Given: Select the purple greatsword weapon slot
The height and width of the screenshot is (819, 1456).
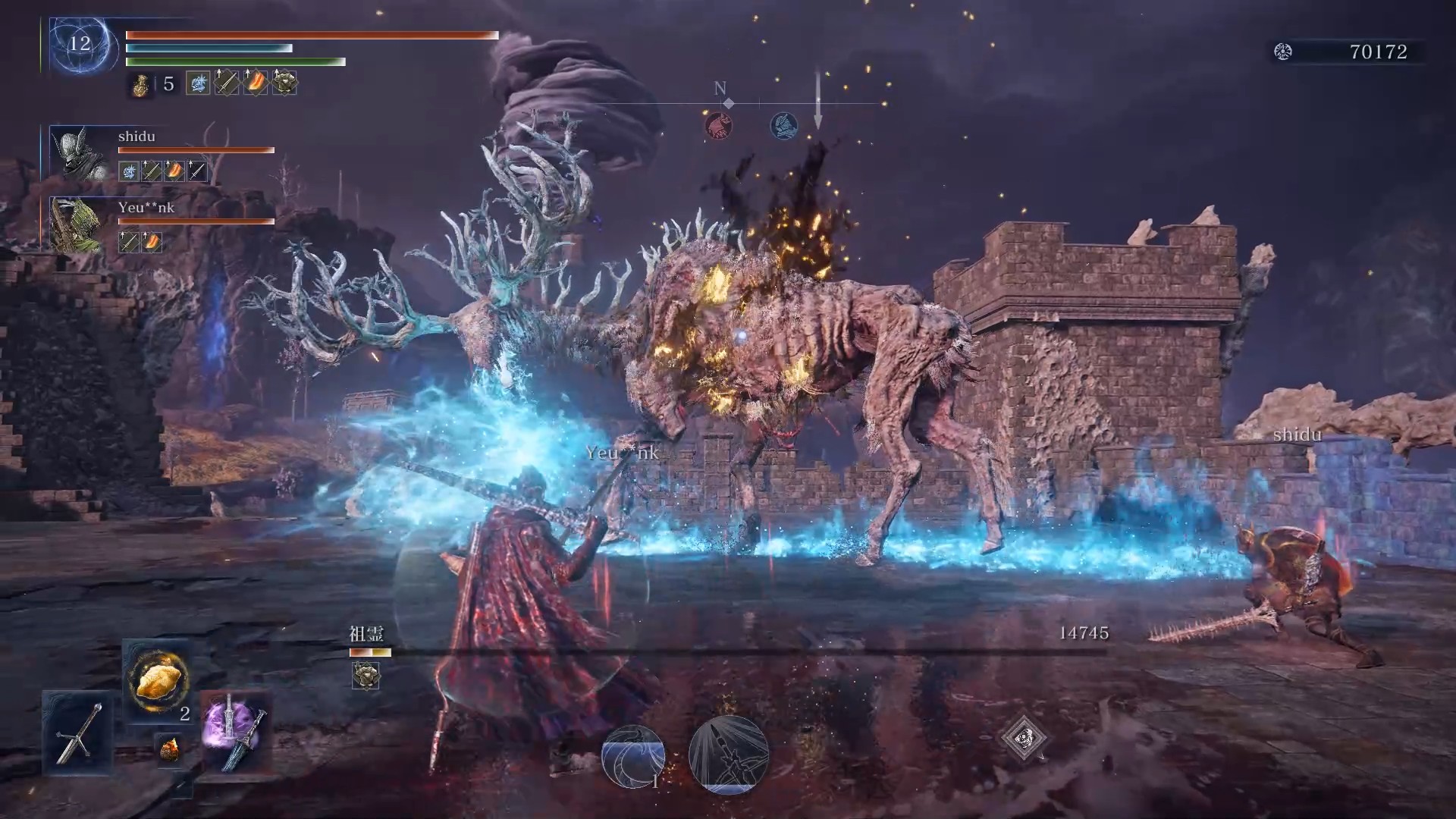Looking at the screenshot, I should 236,733.
